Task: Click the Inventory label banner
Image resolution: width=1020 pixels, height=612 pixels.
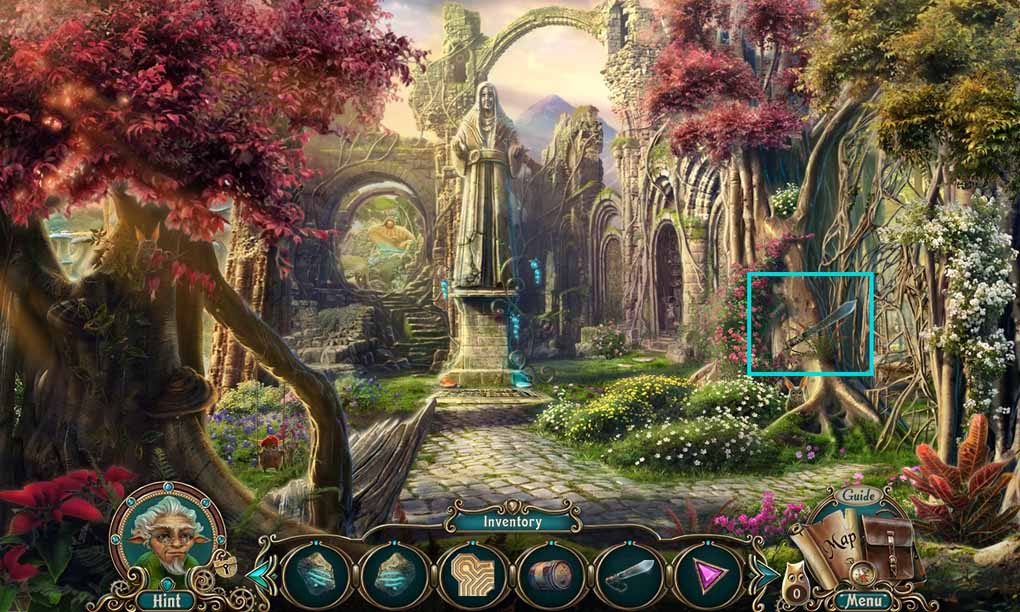Action: pyautogui.click(x=512, y=521)
